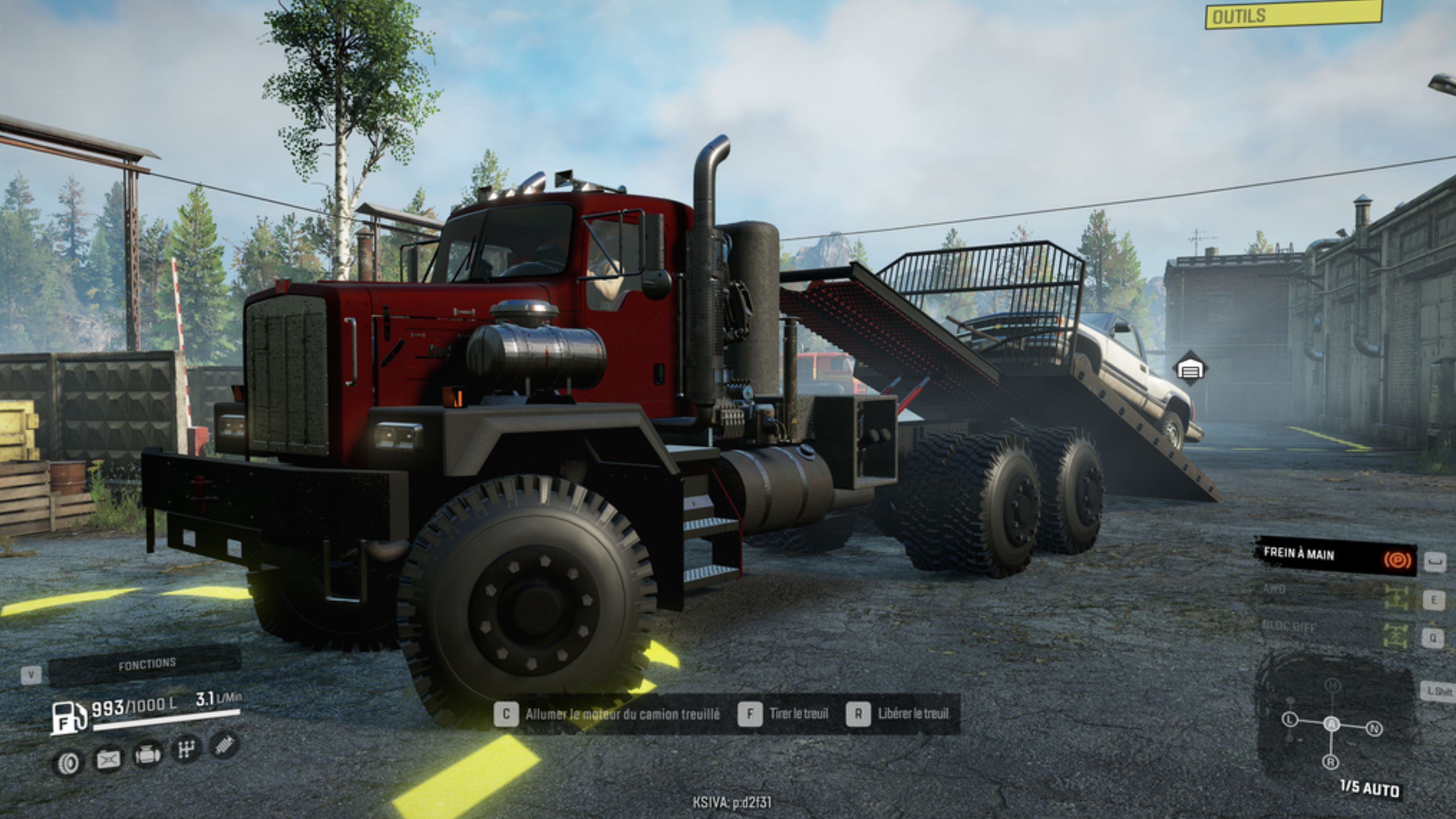The height and width of the screenshot is (819, 1456).
Task: Select reverse gear R on shifter
Action: [1331, 762]
